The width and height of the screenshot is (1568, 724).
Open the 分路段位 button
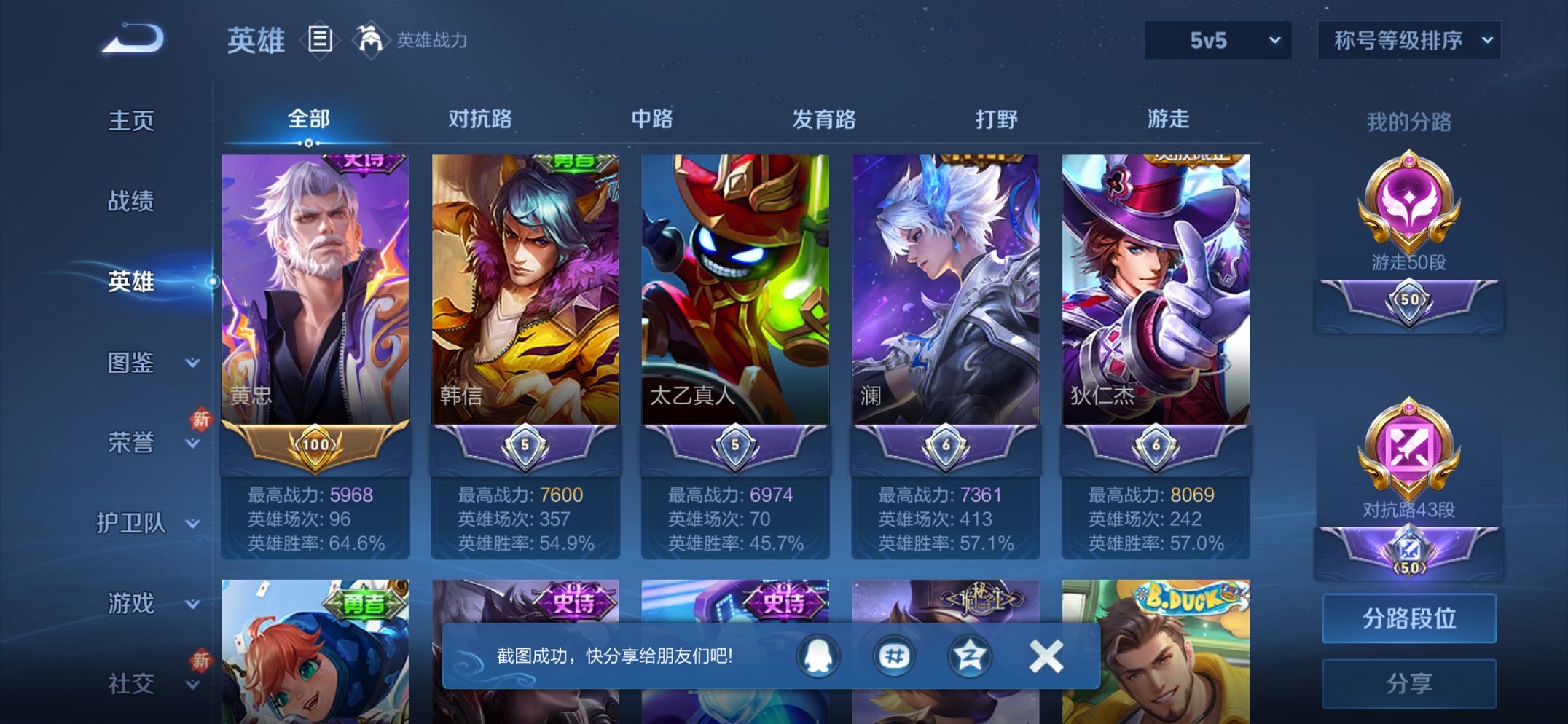1408,618
